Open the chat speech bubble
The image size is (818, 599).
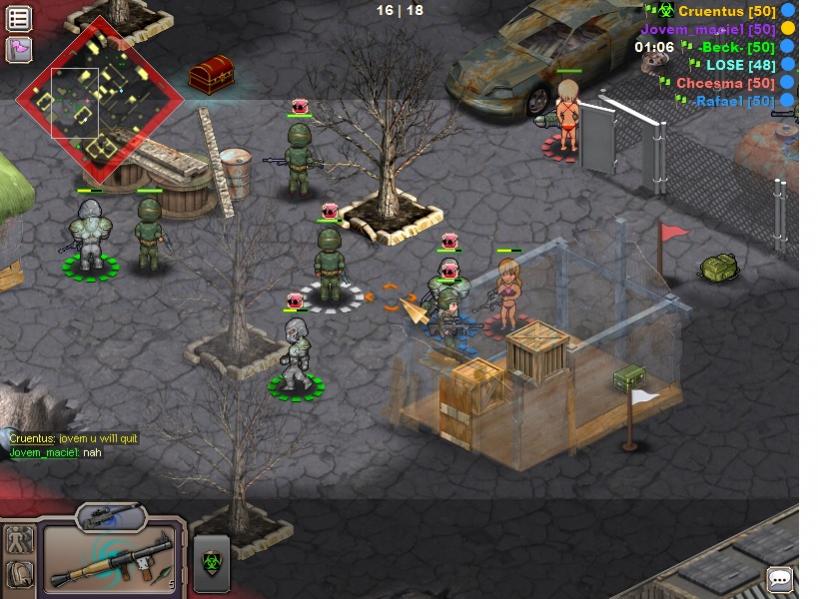pos(780,579)
